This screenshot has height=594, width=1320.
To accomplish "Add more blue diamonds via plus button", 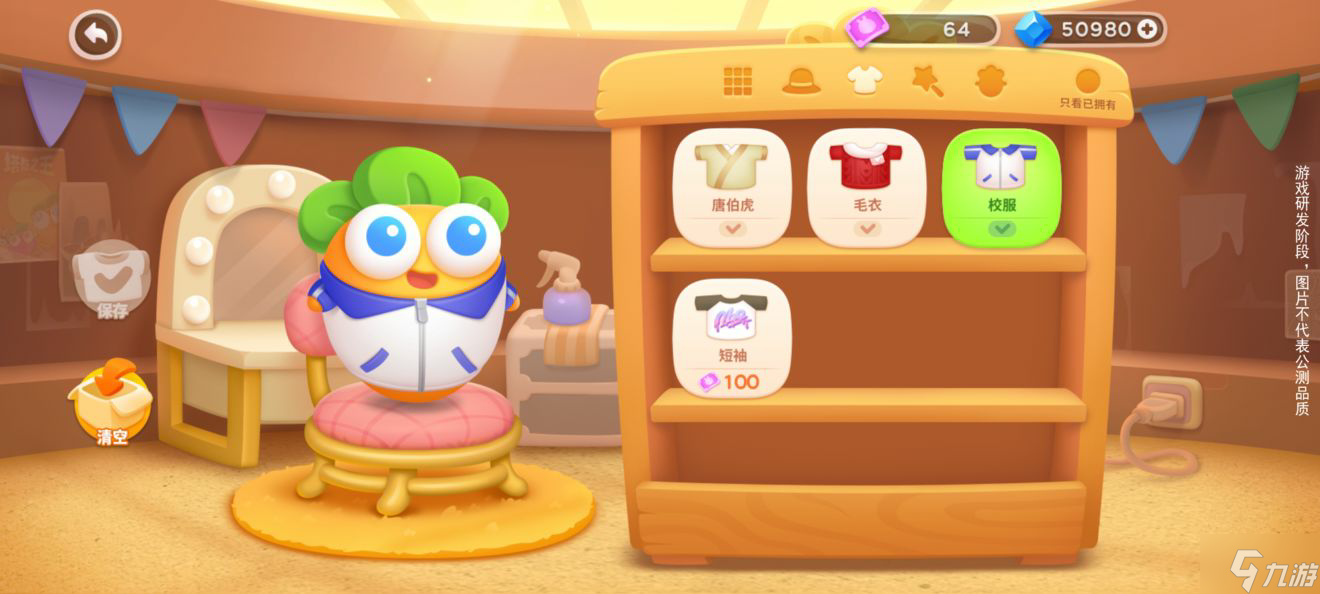I will click(x=1147, y=30).
